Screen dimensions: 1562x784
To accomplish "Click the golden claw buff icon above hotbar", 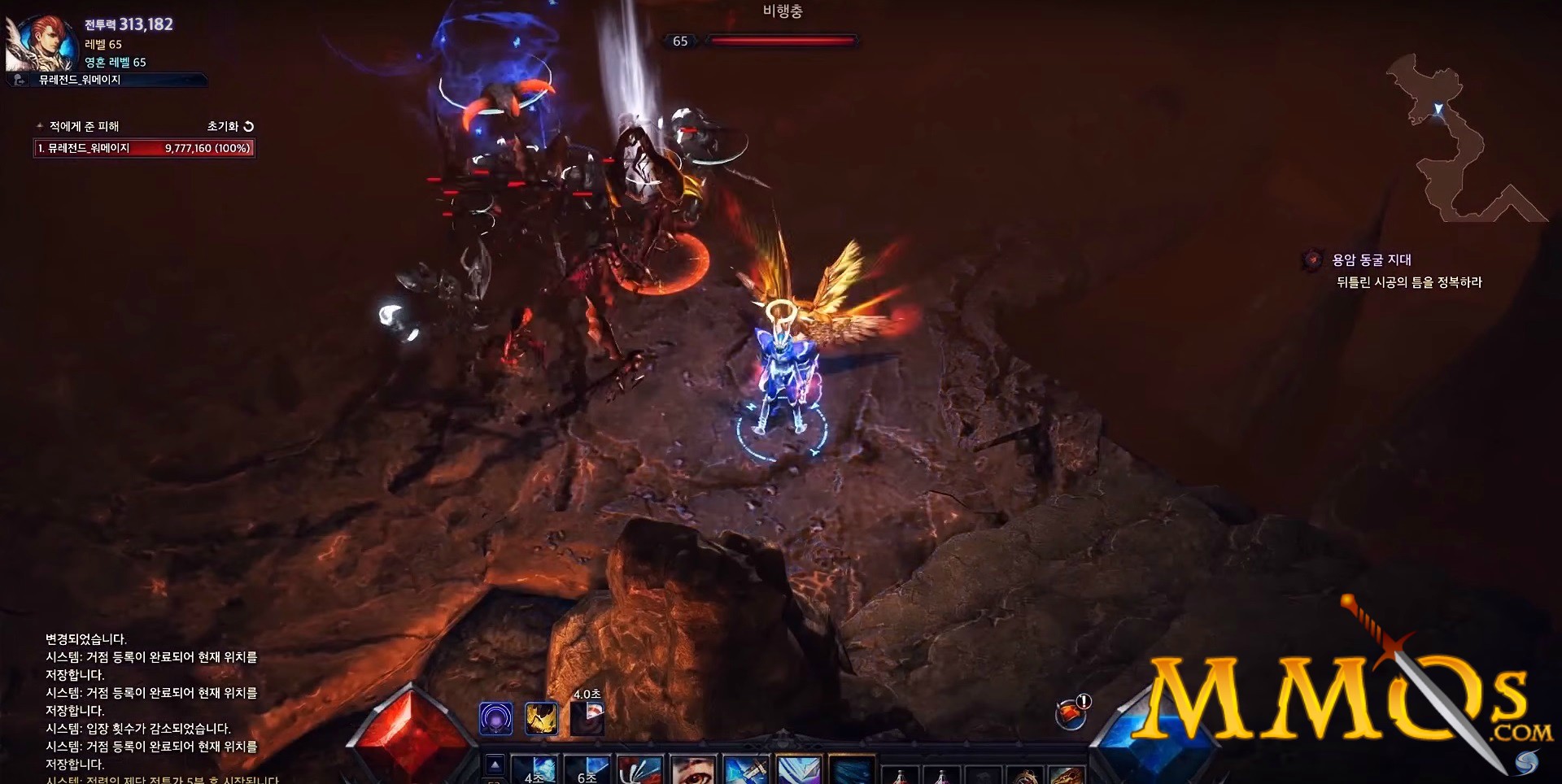I will [541, 718].
